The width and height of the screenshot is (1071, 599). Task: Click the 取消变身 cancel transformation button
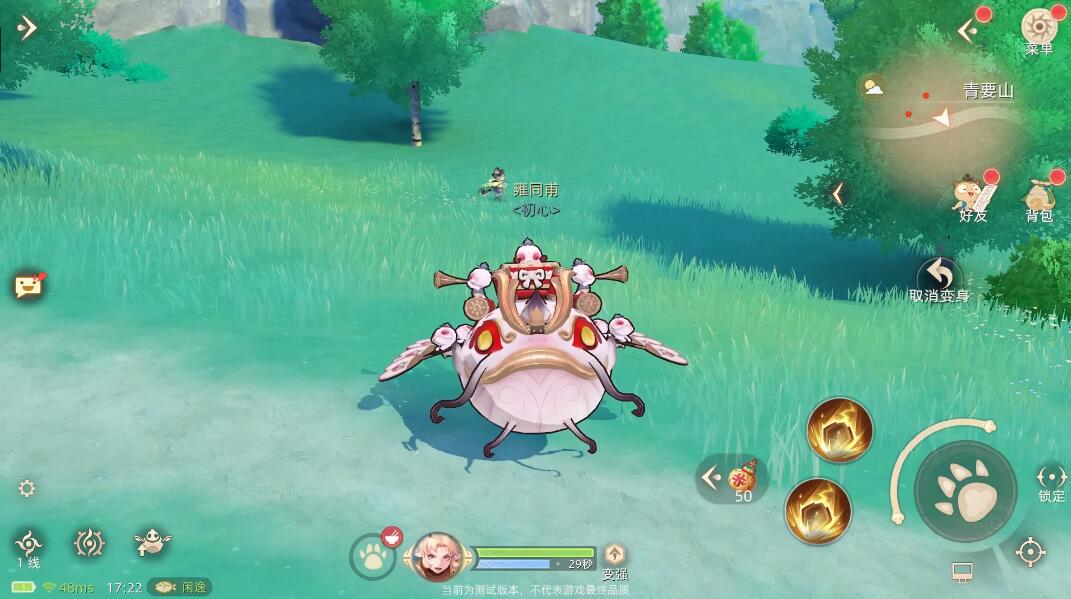[939, 278]
